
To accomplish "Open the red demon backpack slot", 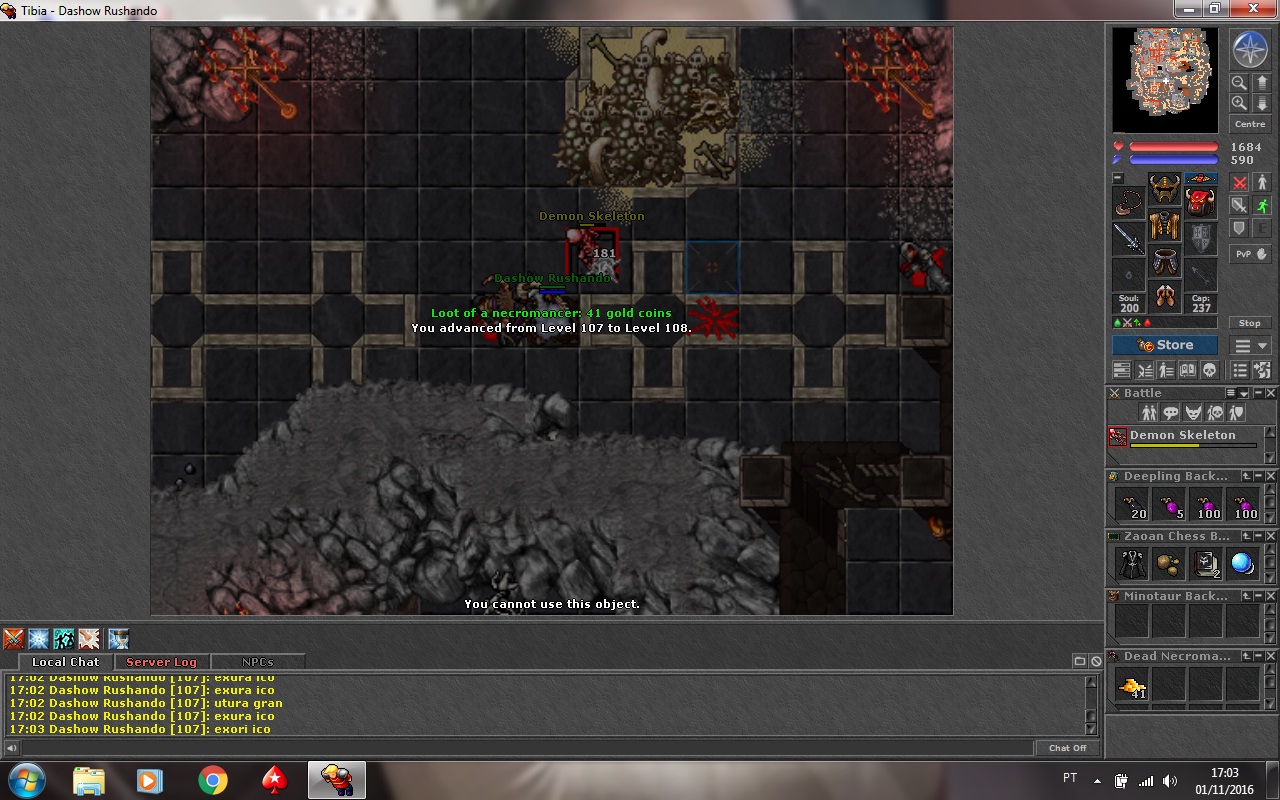I will [x=1201, y=201].
